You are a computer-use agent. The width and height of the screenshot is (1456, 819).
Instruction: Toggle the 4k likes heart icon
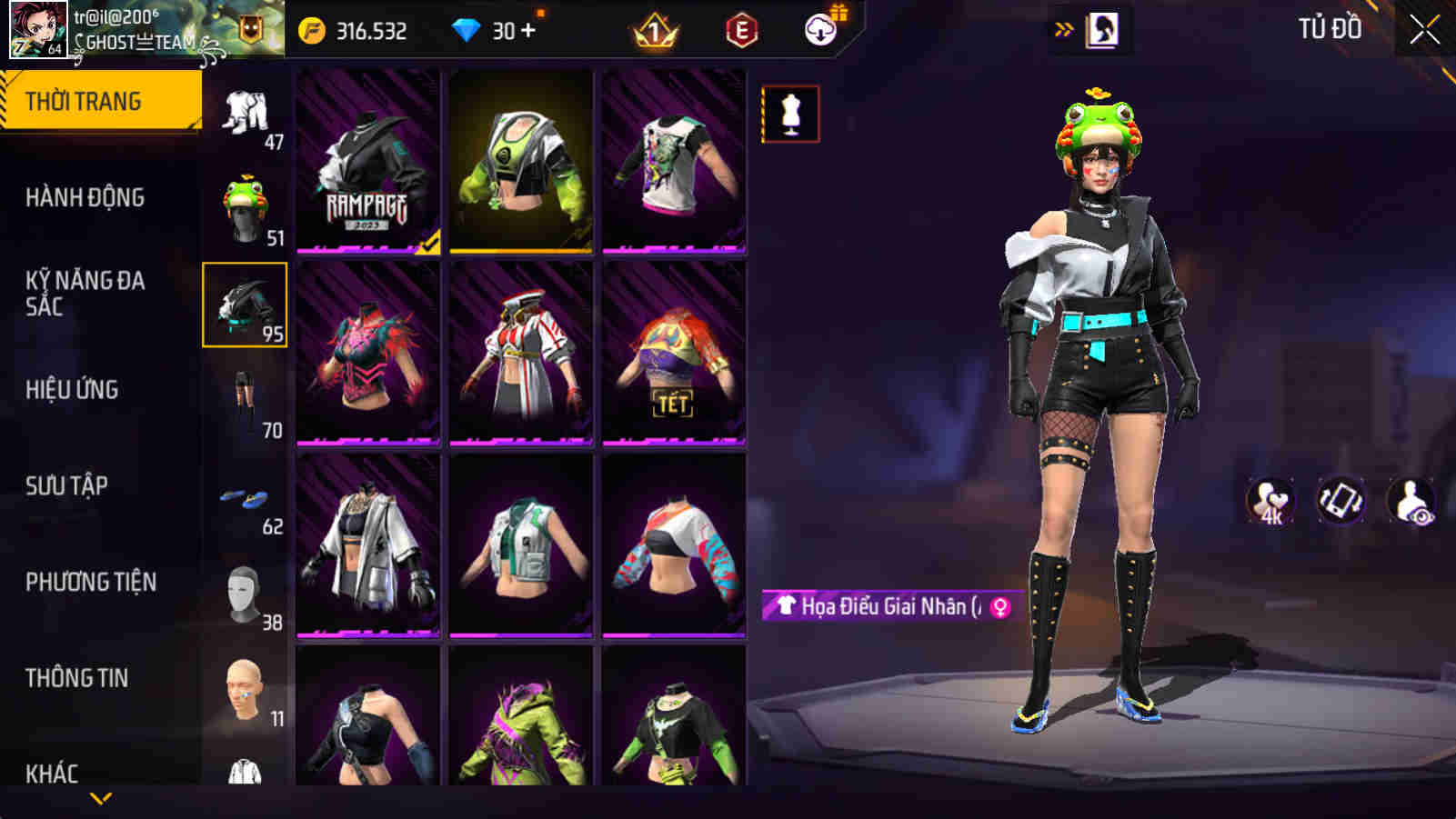tap(1270, 500)
